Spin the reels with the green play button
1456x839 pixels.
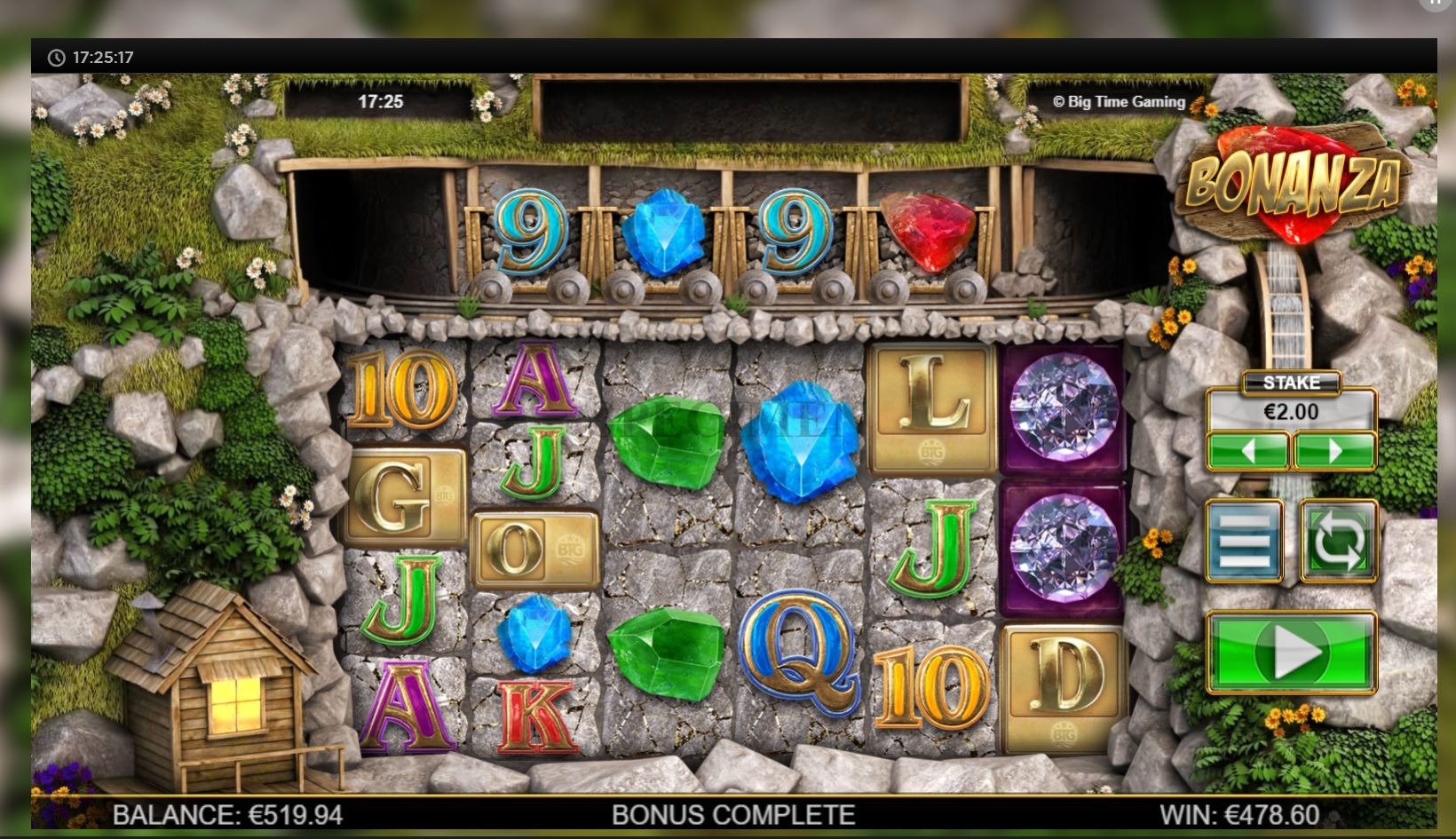[x=1291, y=653]
